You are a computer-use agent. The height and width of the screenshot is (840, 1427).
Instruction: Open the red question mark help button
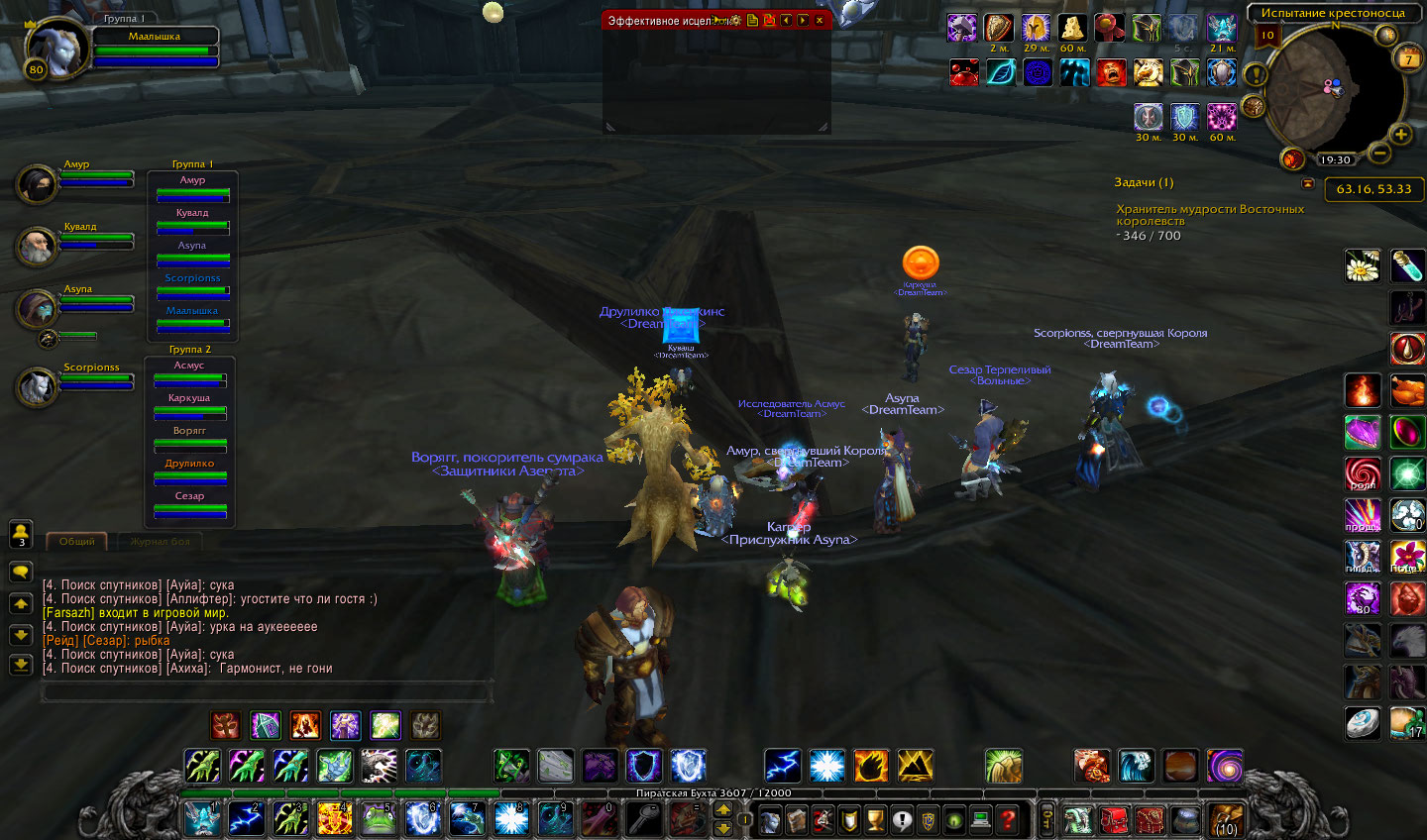coord(1007,819)
